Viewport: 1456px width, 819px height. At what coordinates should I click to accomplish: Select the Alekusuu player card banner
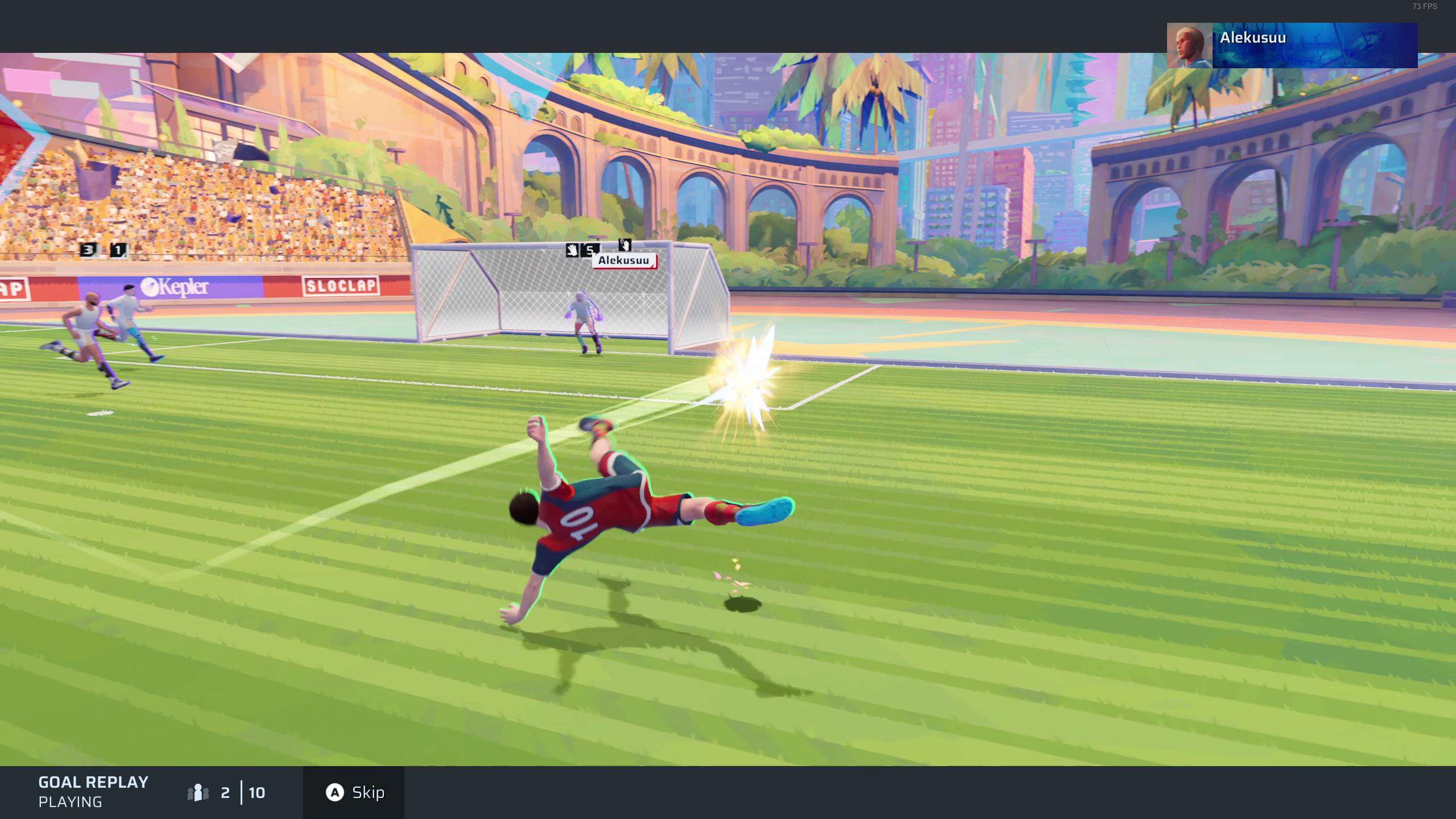1292,45
